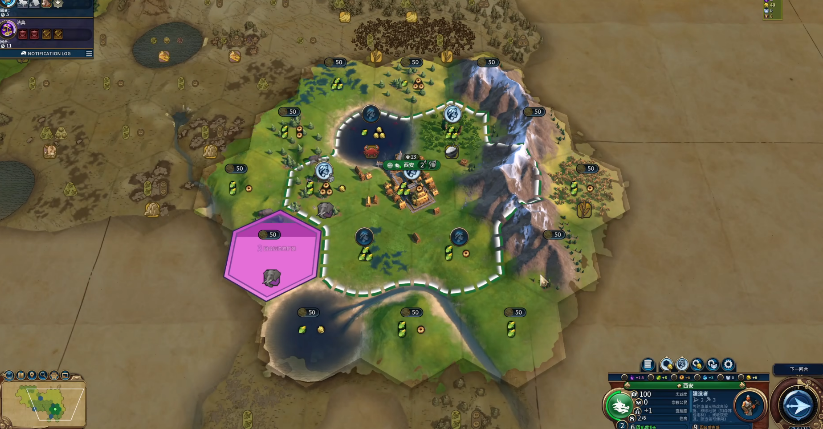
Task: Open the notification log hamburger menu
Action: (88, 52)
